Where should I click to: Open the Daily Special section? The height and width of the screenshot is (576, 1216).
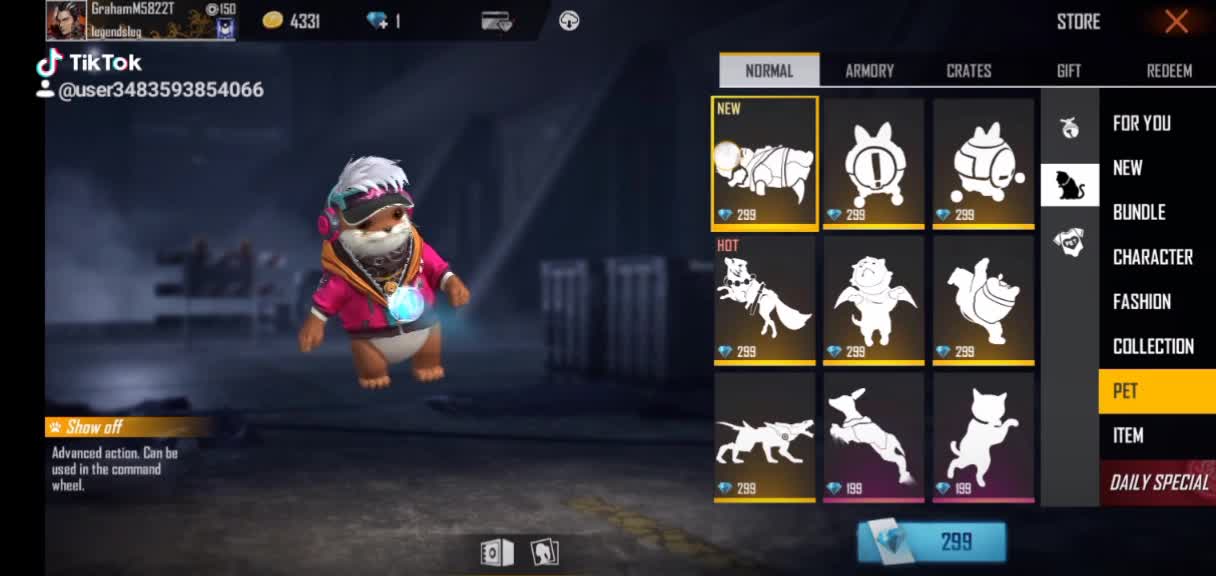point(1158,482)
